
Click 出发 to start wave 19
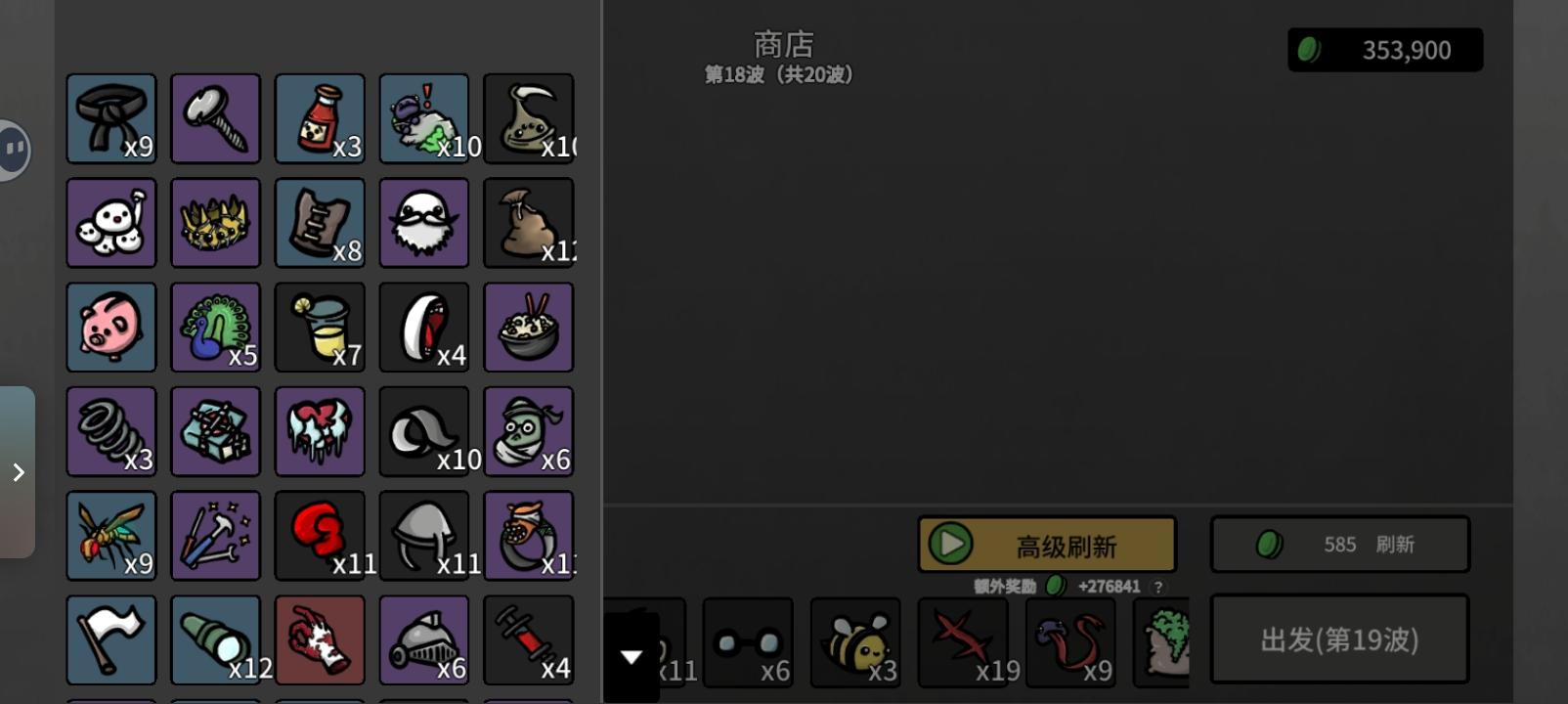[x=1339, y=638]
